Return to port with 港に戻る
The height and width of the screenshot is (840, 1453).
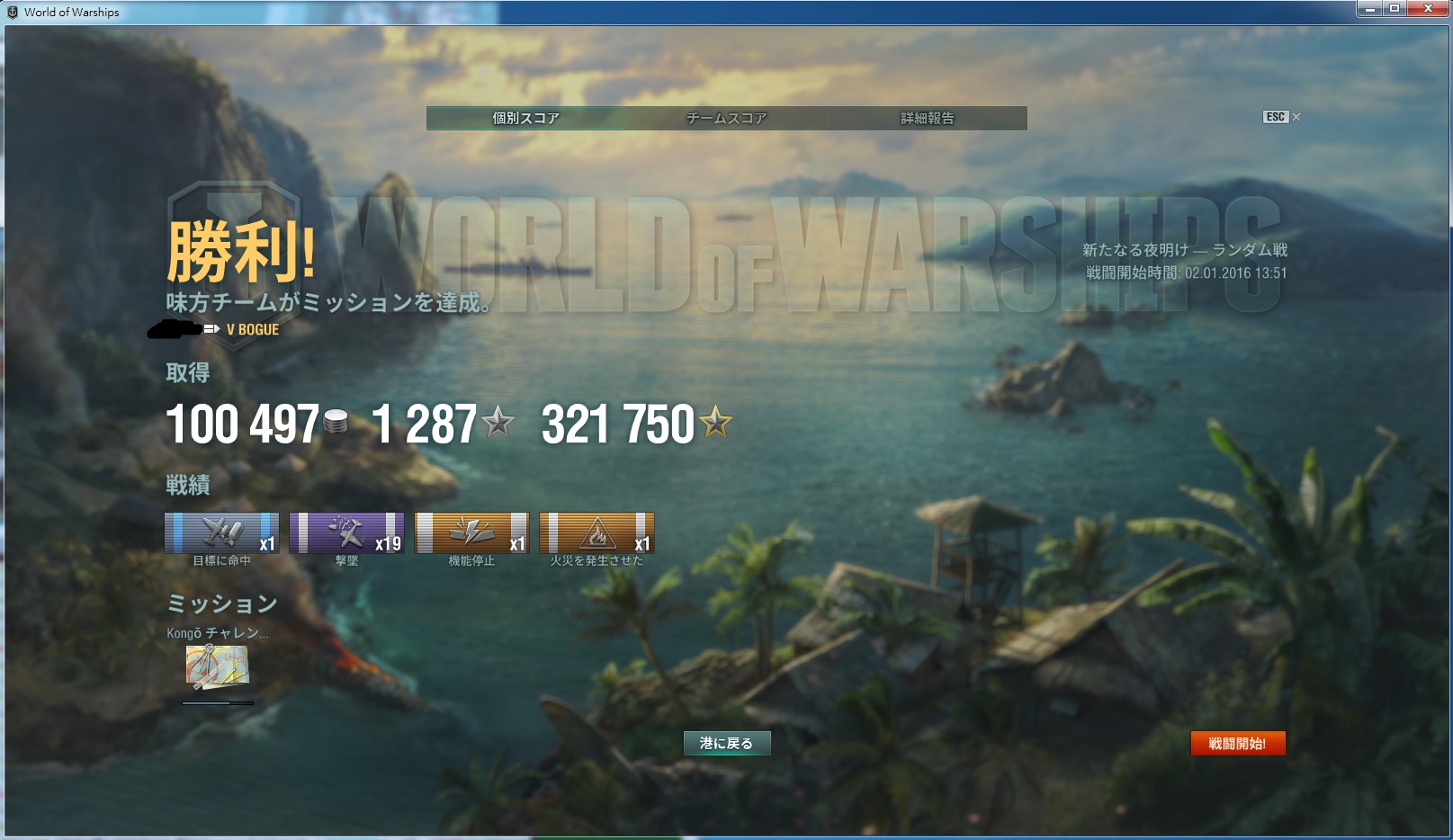(726, 743)
